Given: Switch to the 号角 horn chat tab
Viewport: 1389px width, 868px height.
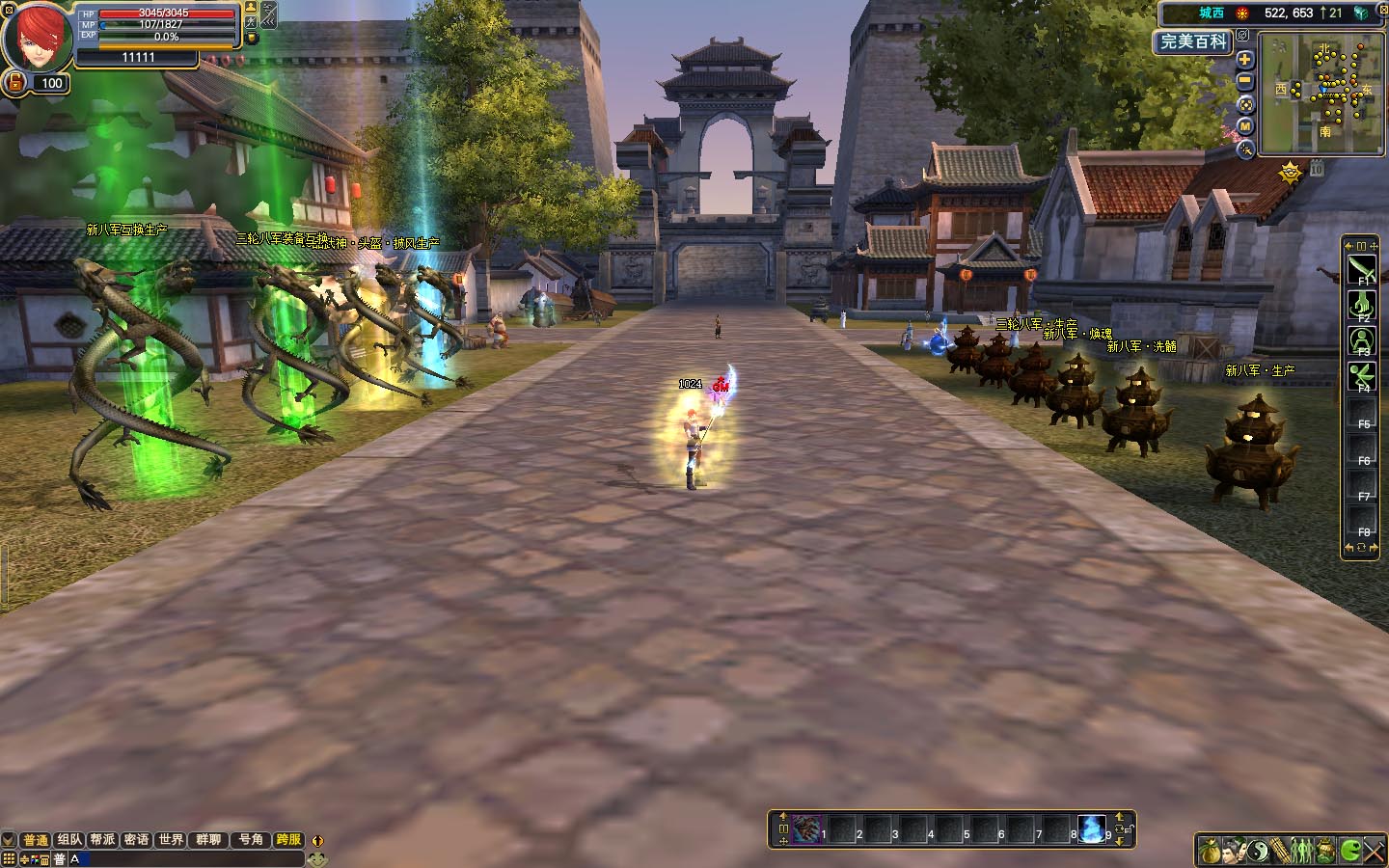Looking at the screenshot, I should [251, 840].
